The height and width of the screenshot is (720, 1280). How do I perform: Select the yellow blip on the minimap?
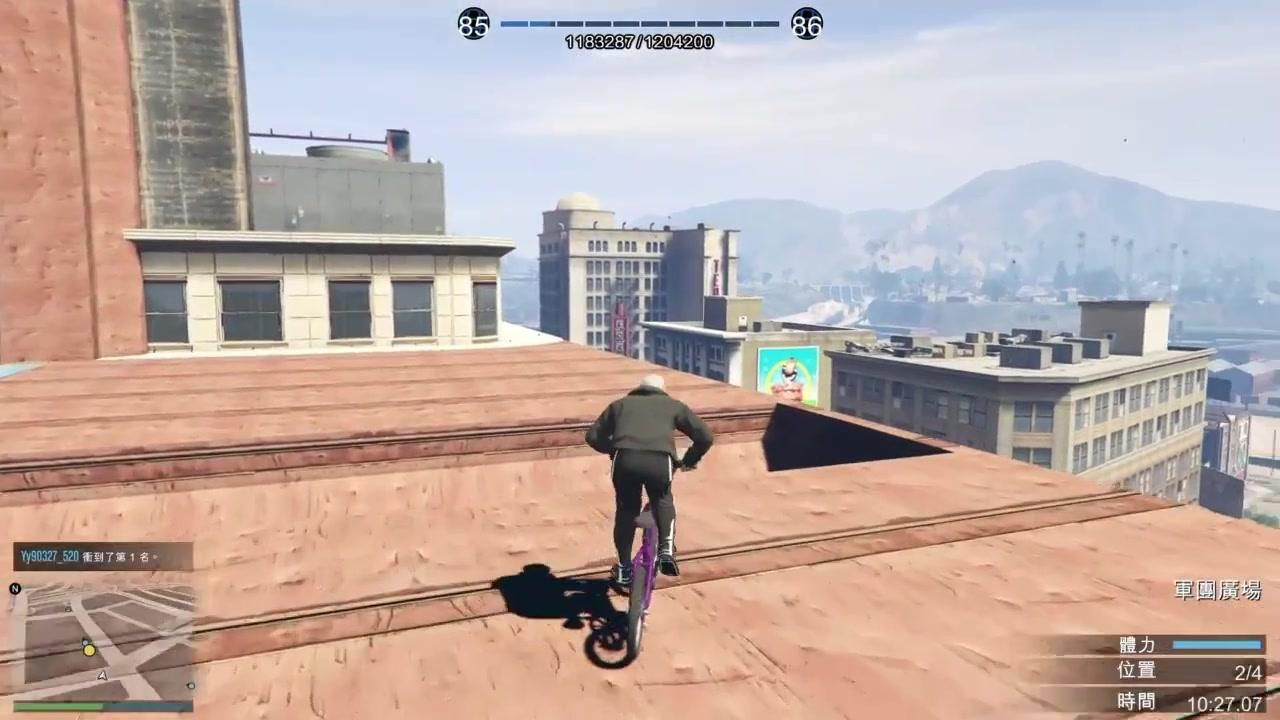coord(89,650)
